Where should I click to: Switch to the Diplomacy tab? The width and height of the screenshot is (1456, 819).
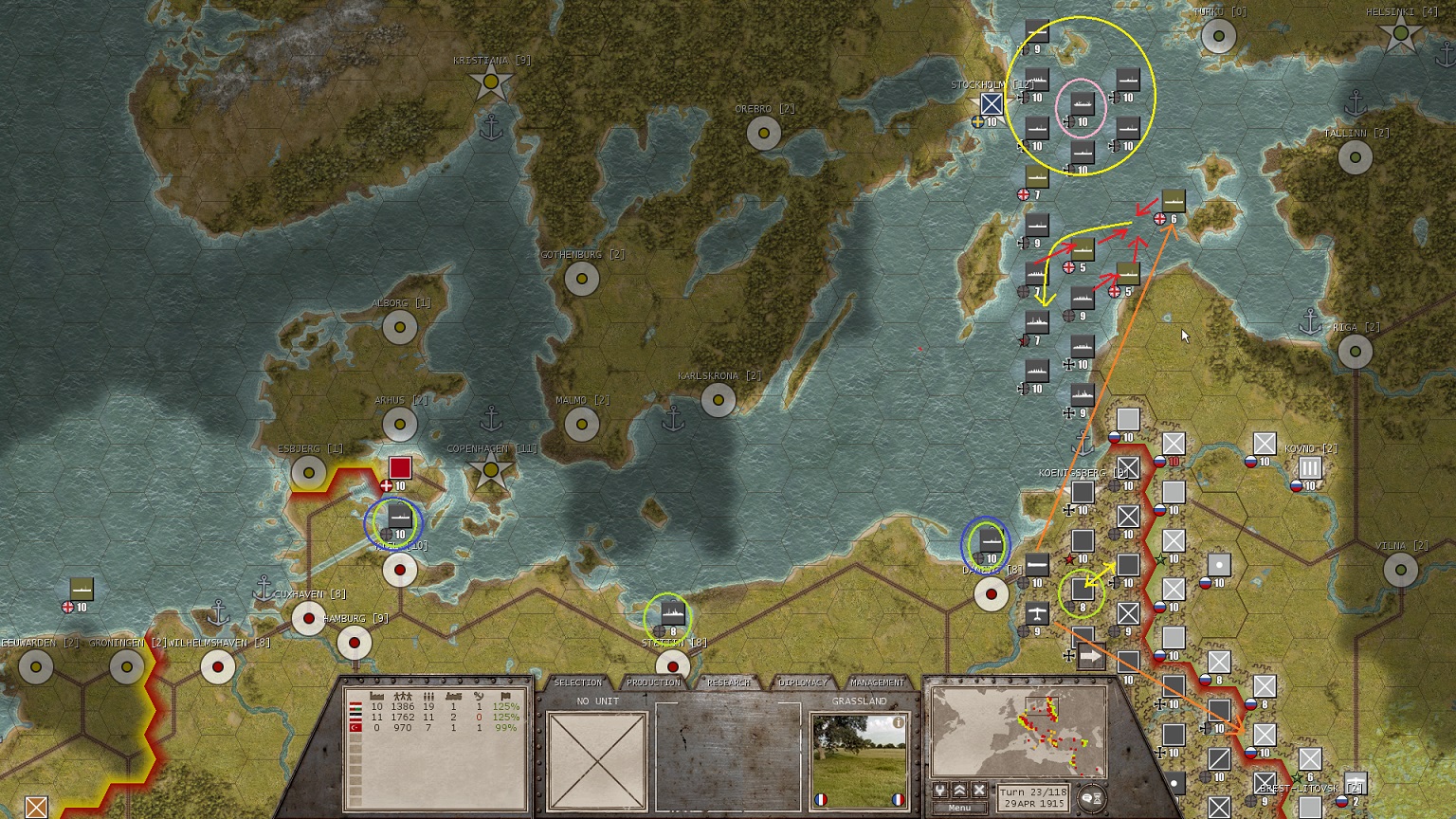coord(803,682)
